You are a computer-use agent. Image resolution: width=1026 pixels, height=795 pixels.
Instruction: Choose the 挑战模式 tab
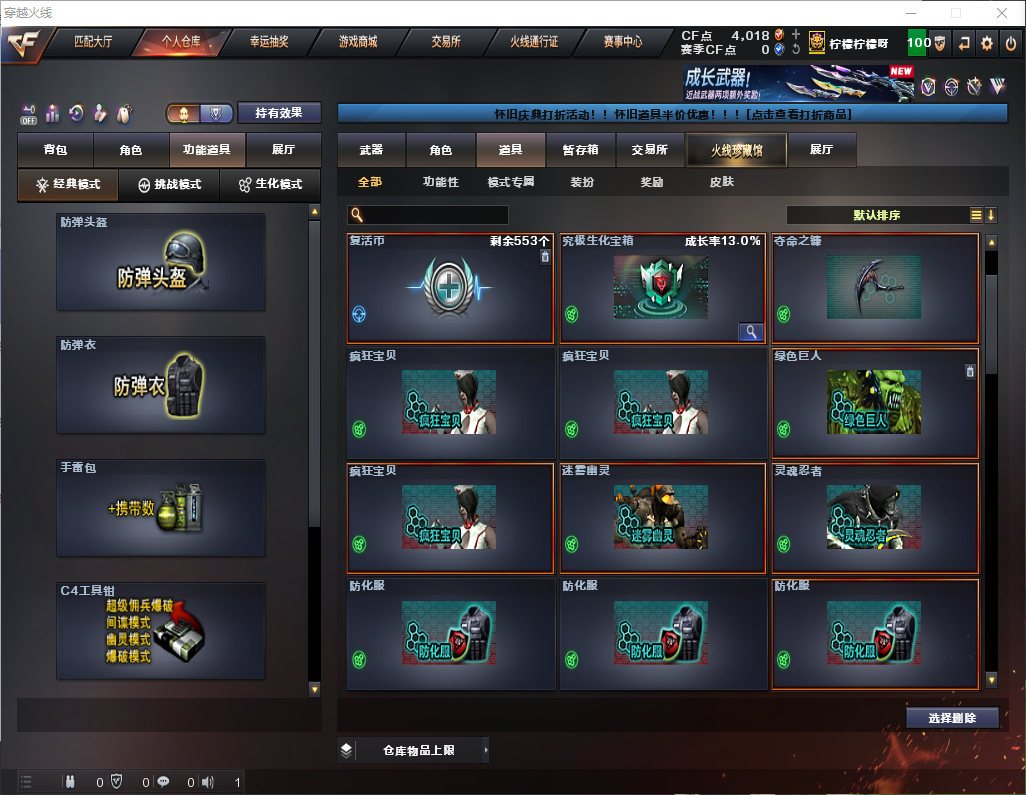(169, 185)
